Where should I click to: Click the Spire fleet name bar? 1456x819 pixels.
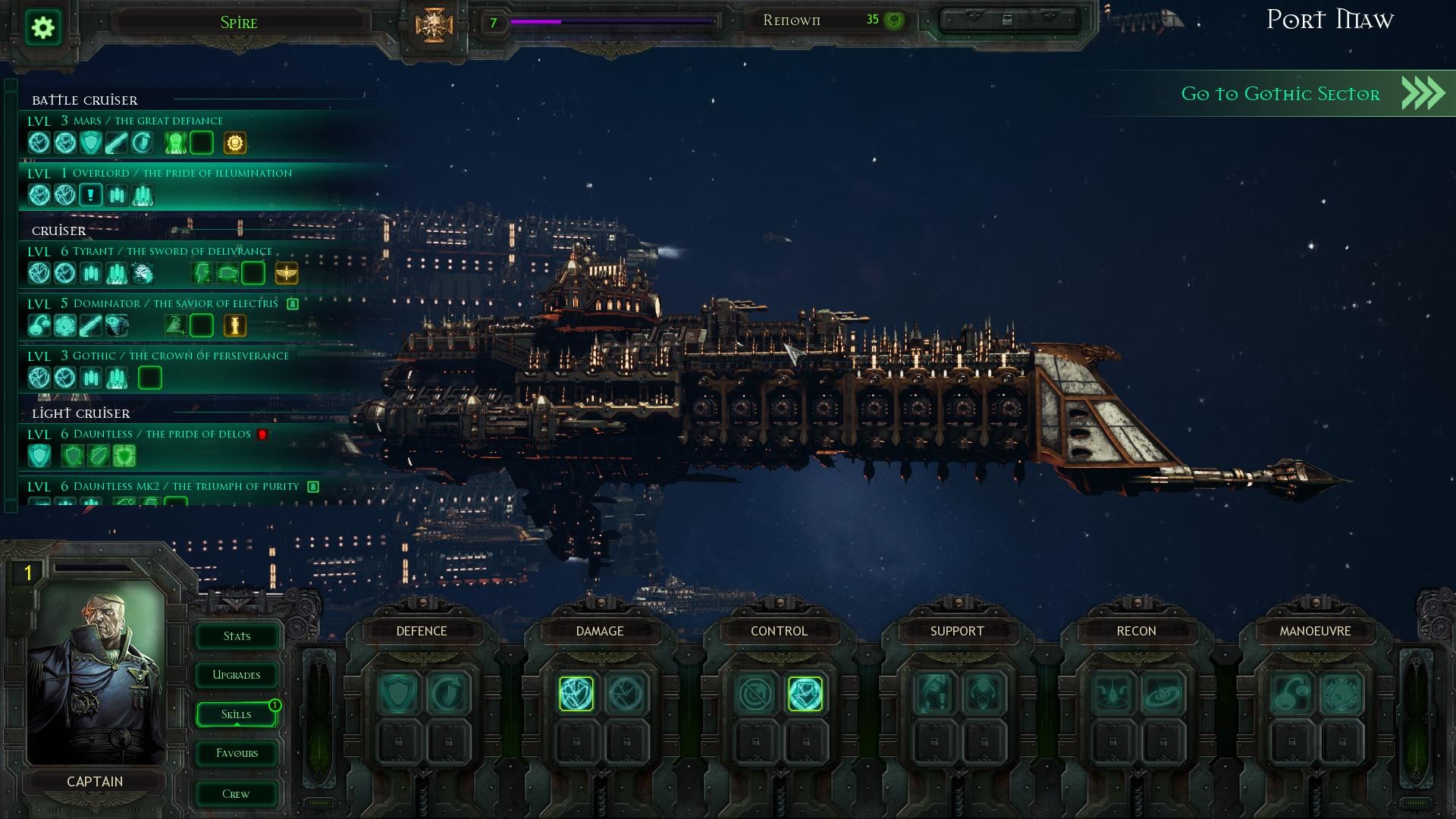[239, 23]
